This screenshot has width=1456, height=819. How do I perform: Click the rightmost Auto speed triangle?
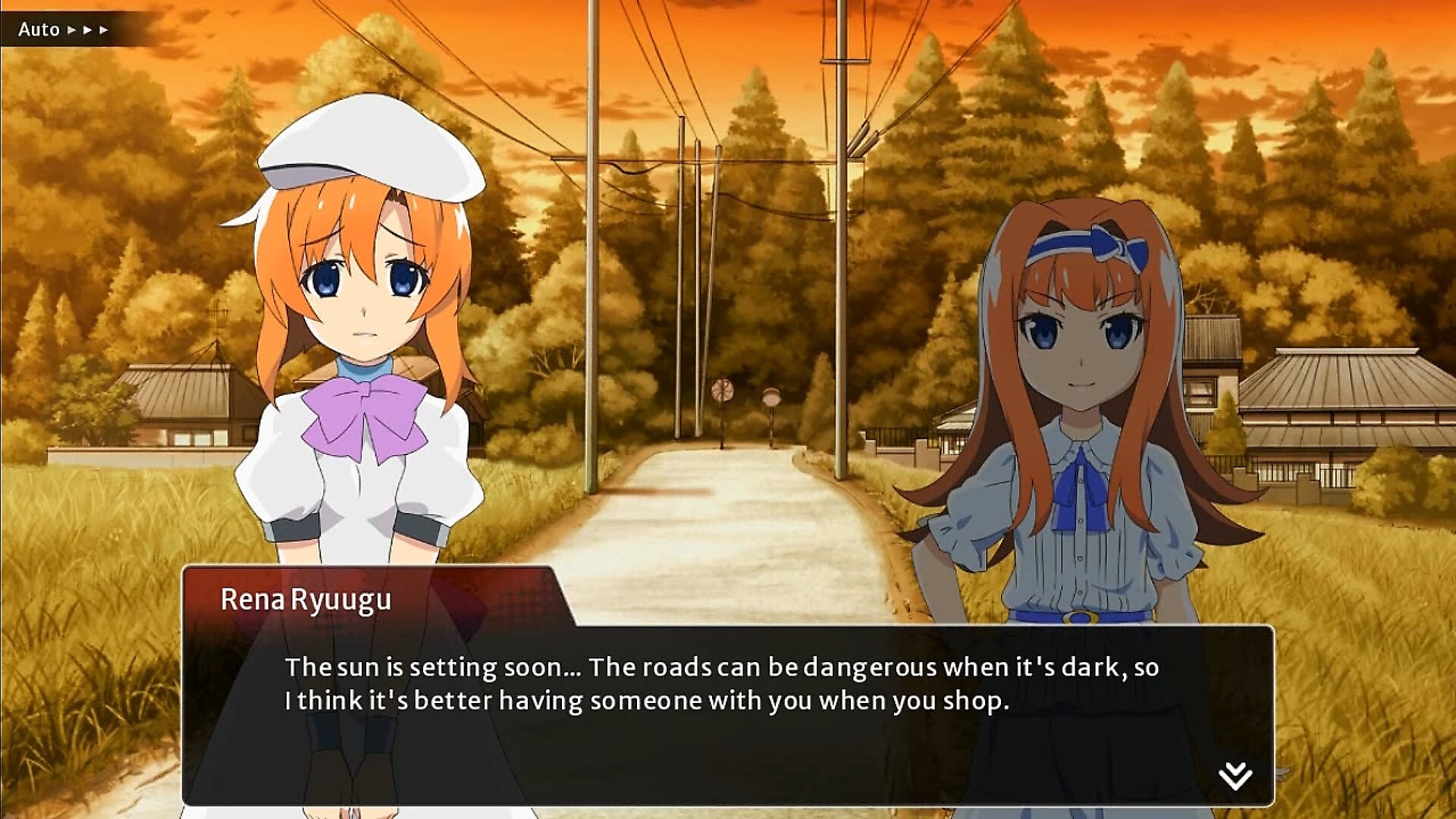click(x=103, y=30)
